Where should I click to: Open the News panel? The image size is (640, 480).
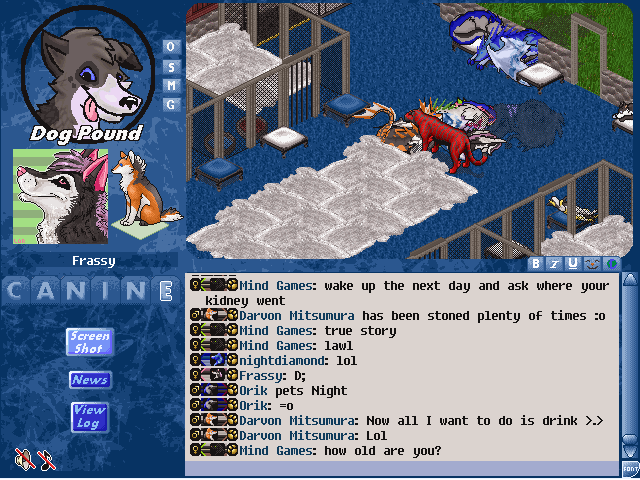click(x=89, y=380)
